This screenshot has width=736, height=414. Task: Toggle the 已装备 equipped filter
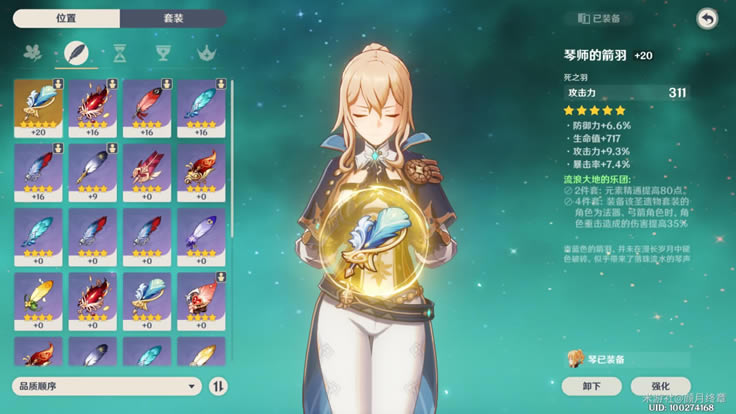point(605,18)
